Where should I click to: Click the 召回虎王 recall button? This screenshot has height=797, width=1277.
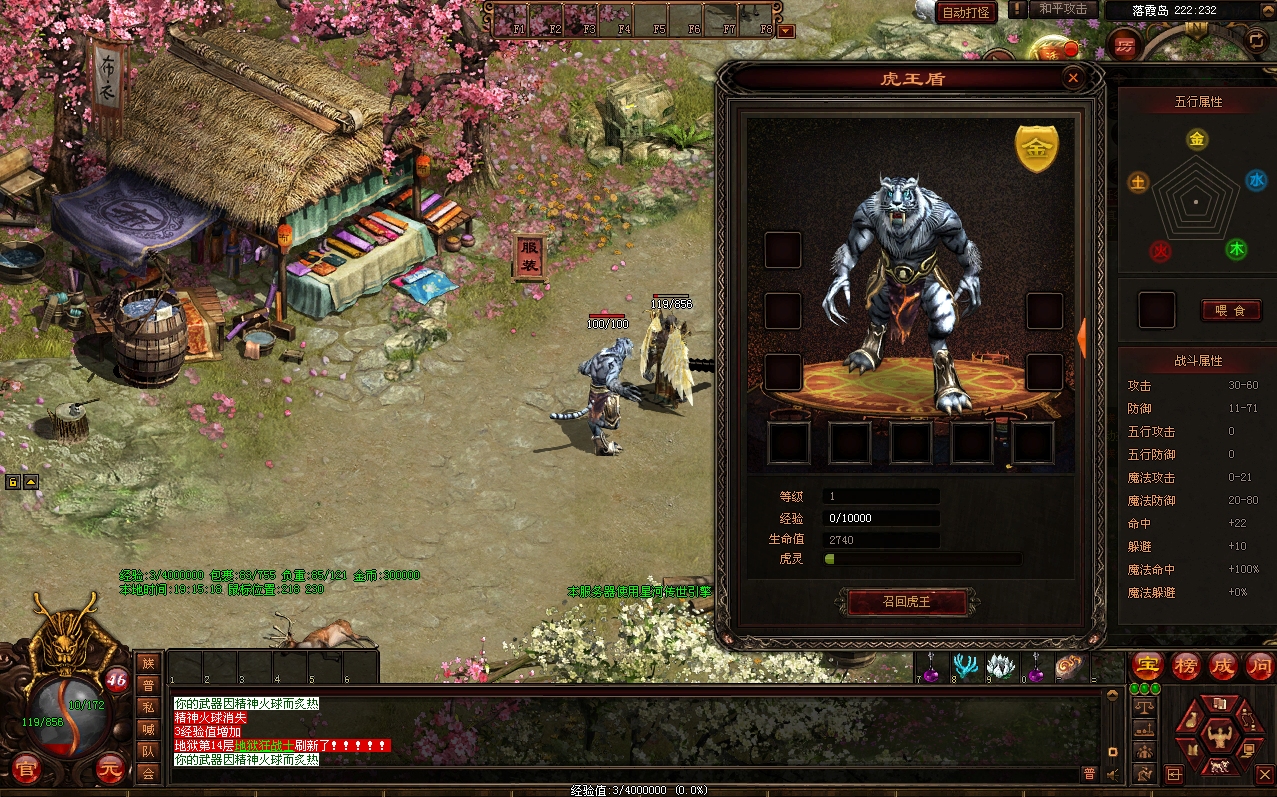pos(908,602)
